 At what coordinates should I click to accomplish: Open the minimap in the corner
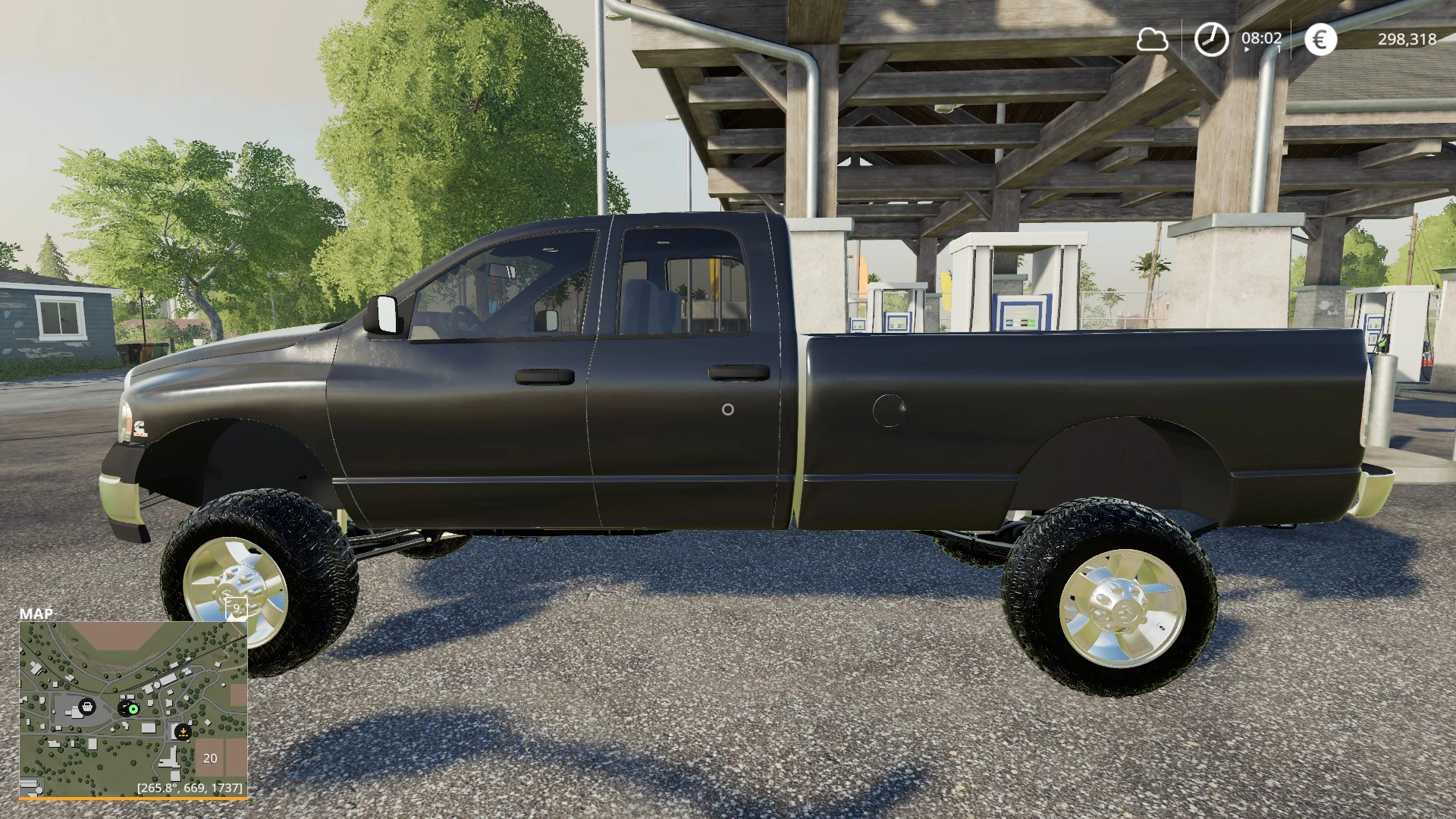pos(133,709)
